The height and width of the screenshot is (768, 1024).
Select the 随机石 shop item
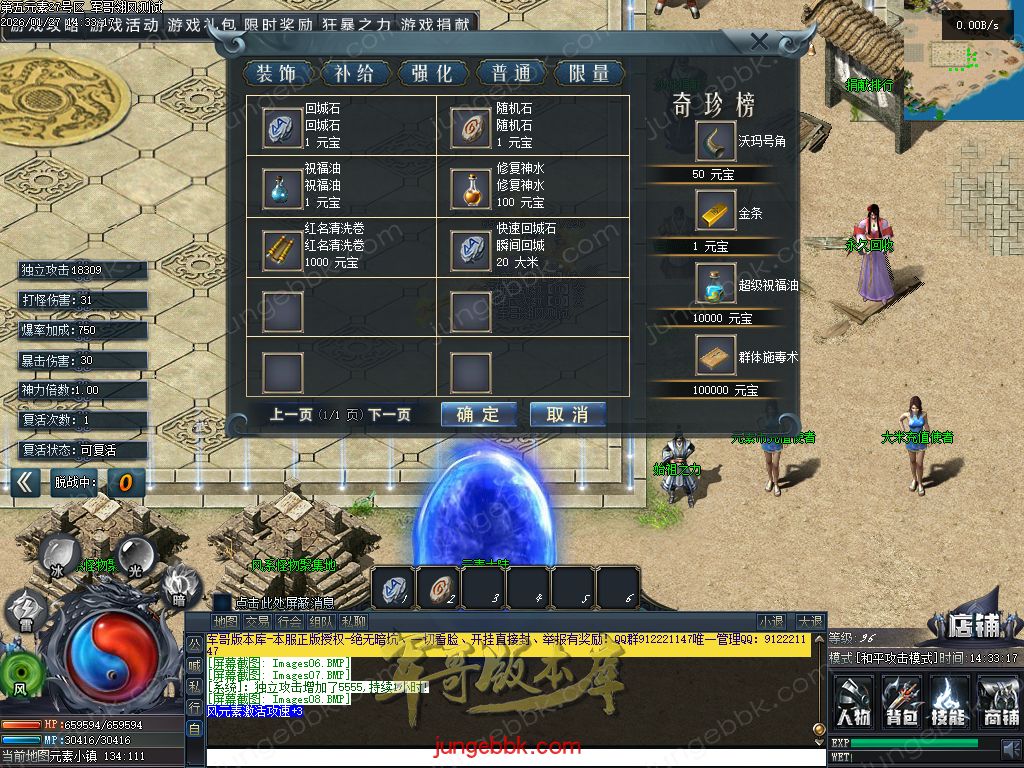pyautogui.click(x=471, y=126)
